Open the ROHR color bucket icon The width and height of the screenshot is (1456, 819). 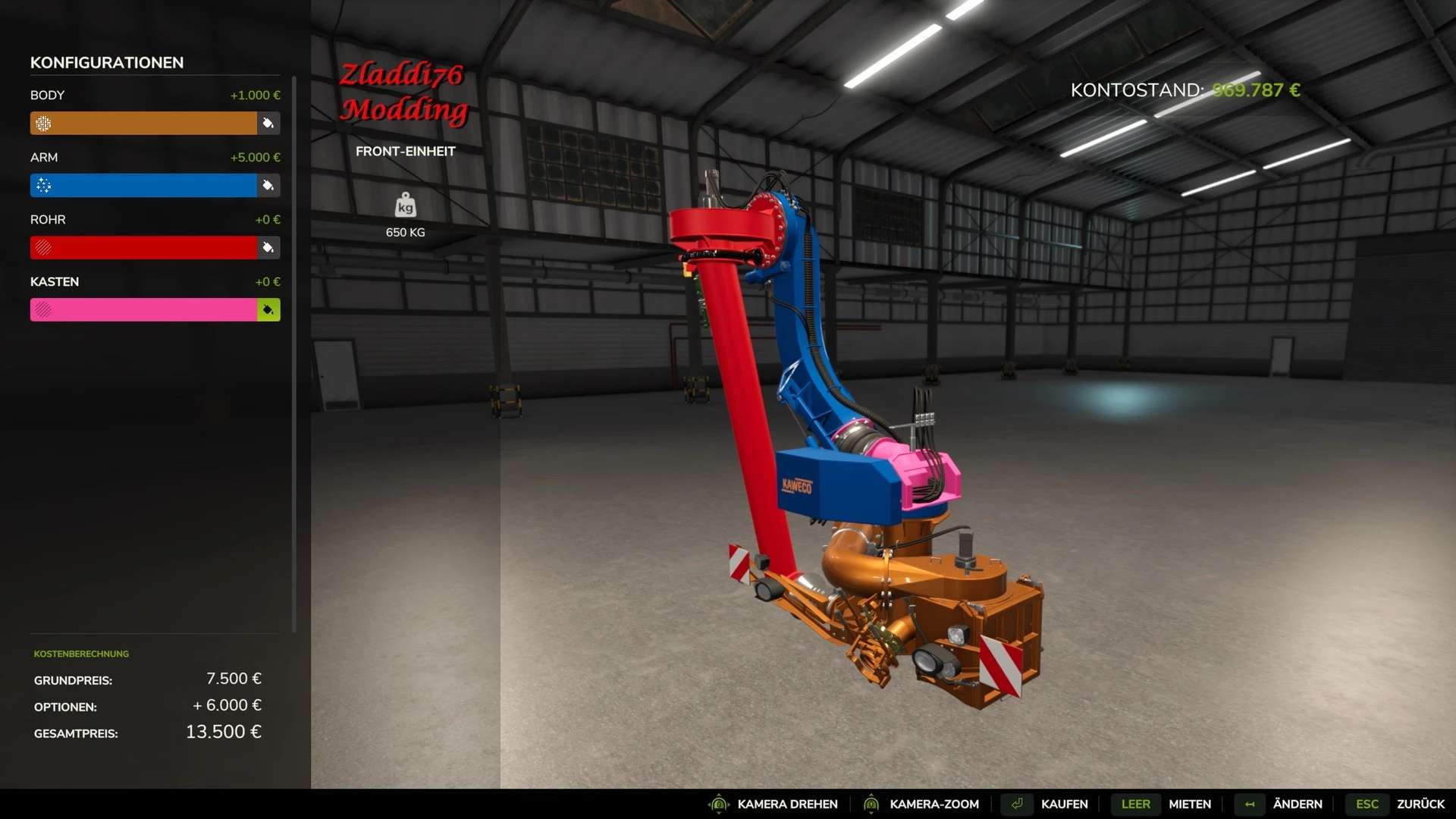(268, 247)
